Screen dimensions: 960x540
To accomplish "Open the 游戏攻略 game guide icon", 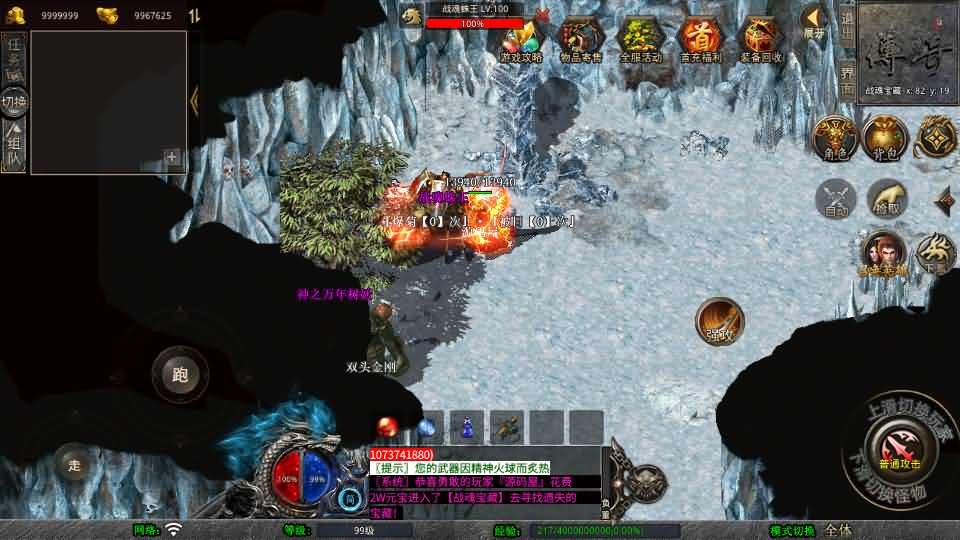I will click(x=521, y=40).
